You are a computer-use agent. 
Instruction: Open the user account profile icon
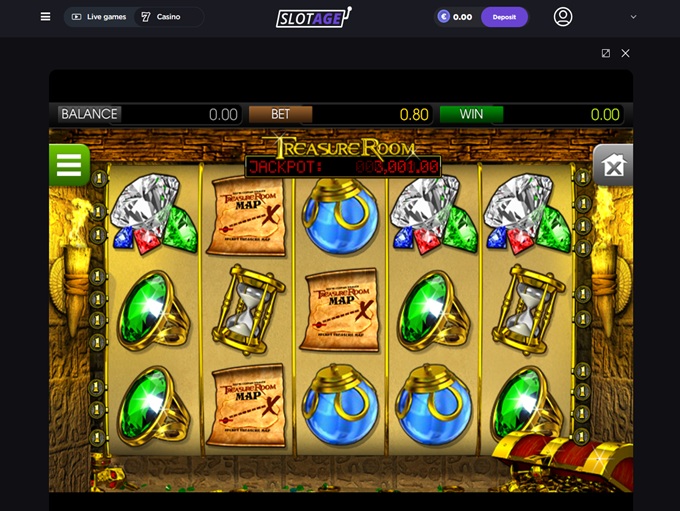click(563, 17)
